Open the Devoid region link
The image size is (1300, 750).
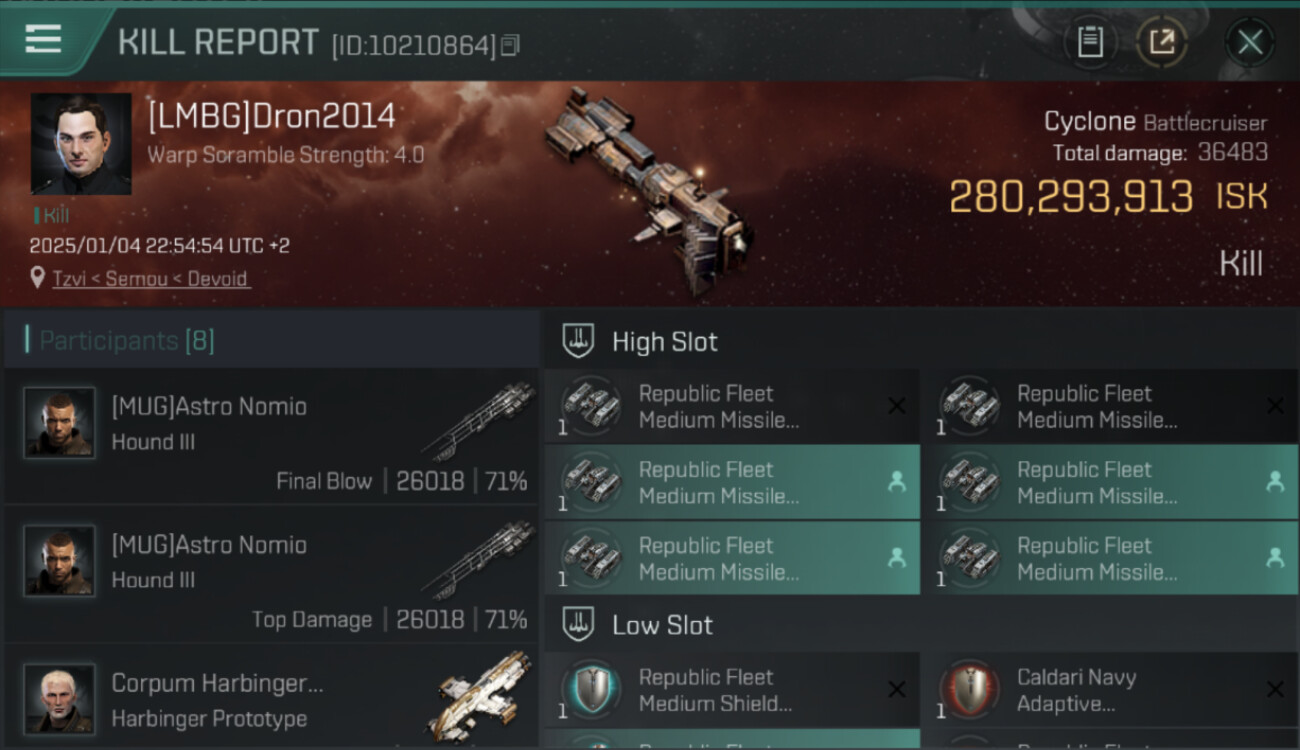click(218, 279)
